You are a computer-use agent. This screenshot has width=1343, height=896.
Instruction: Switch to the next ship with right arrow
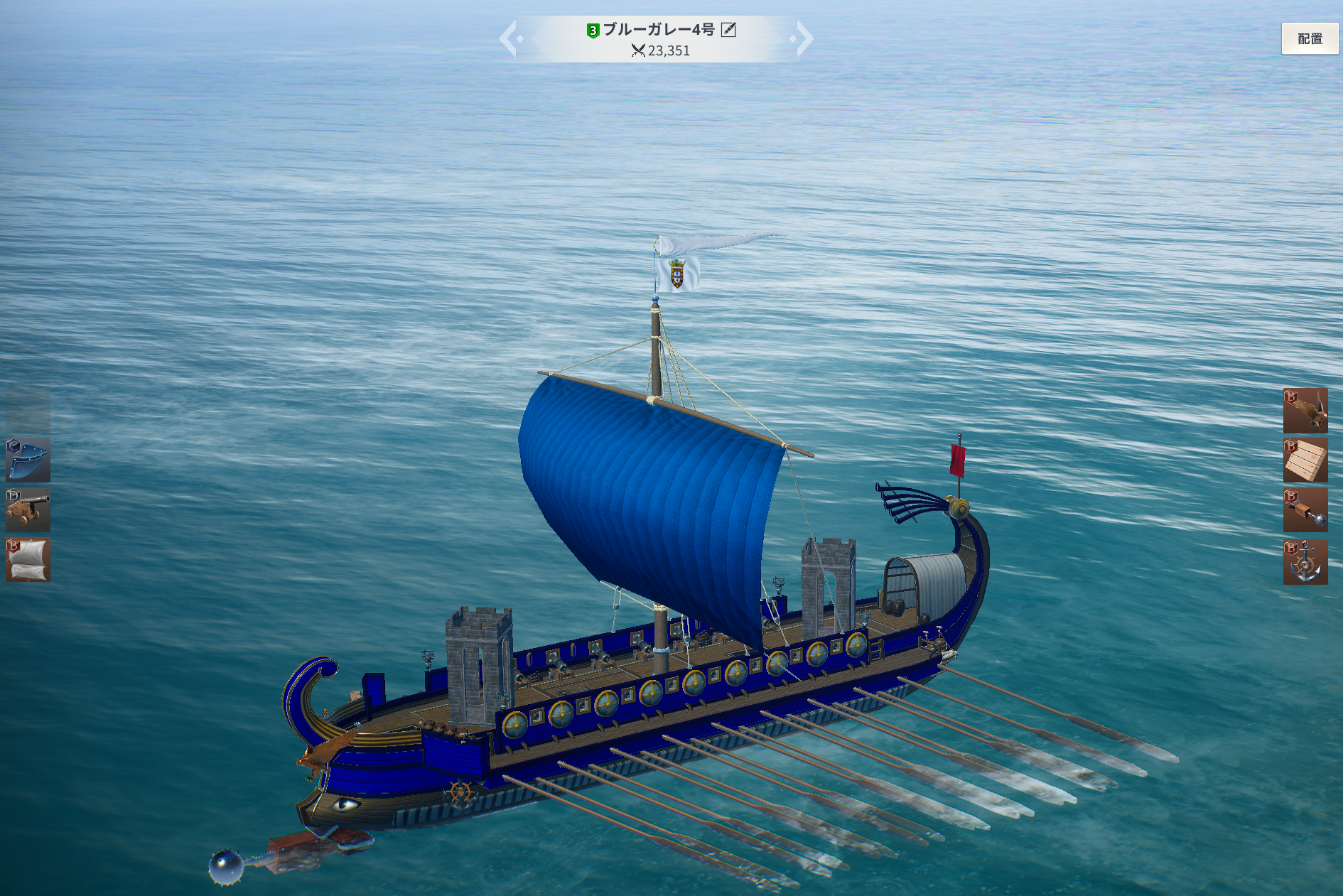click(x=804, y=38)
